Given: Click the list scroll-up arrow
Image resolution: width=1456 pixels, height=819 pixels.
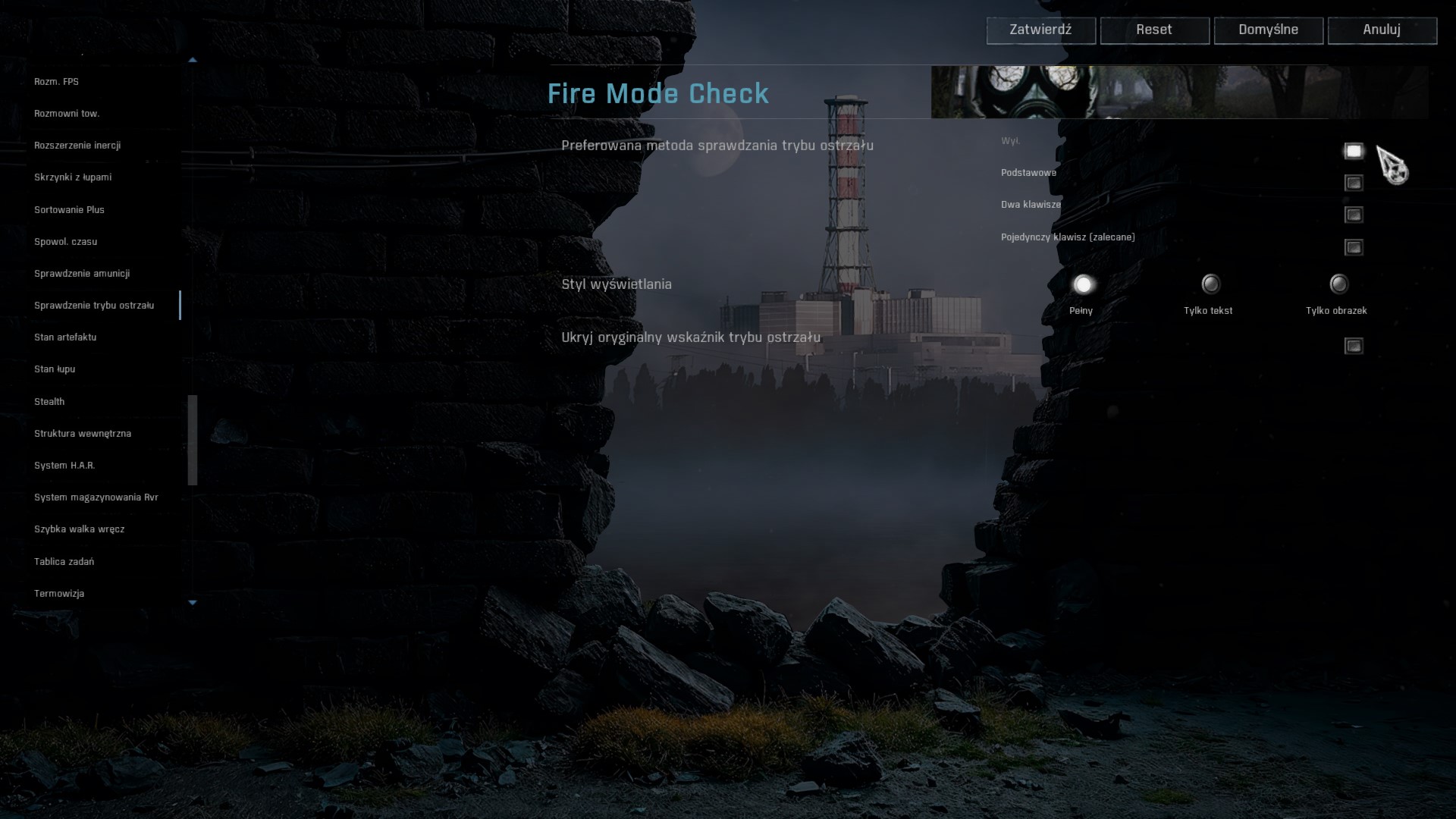Looking at the screenshot, I should tap(193, 59).
